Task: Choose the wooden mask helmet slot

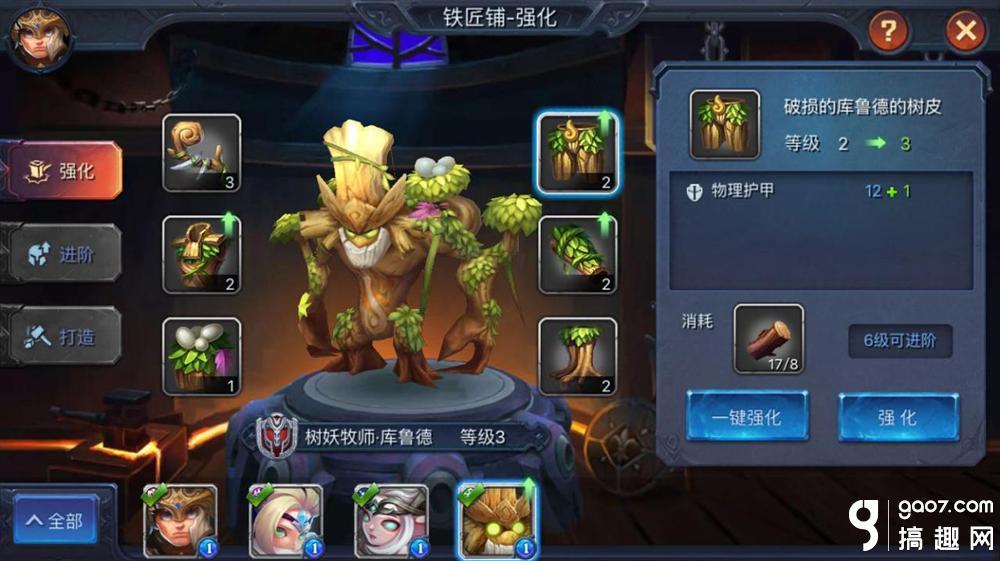Action: coord(202,254)
